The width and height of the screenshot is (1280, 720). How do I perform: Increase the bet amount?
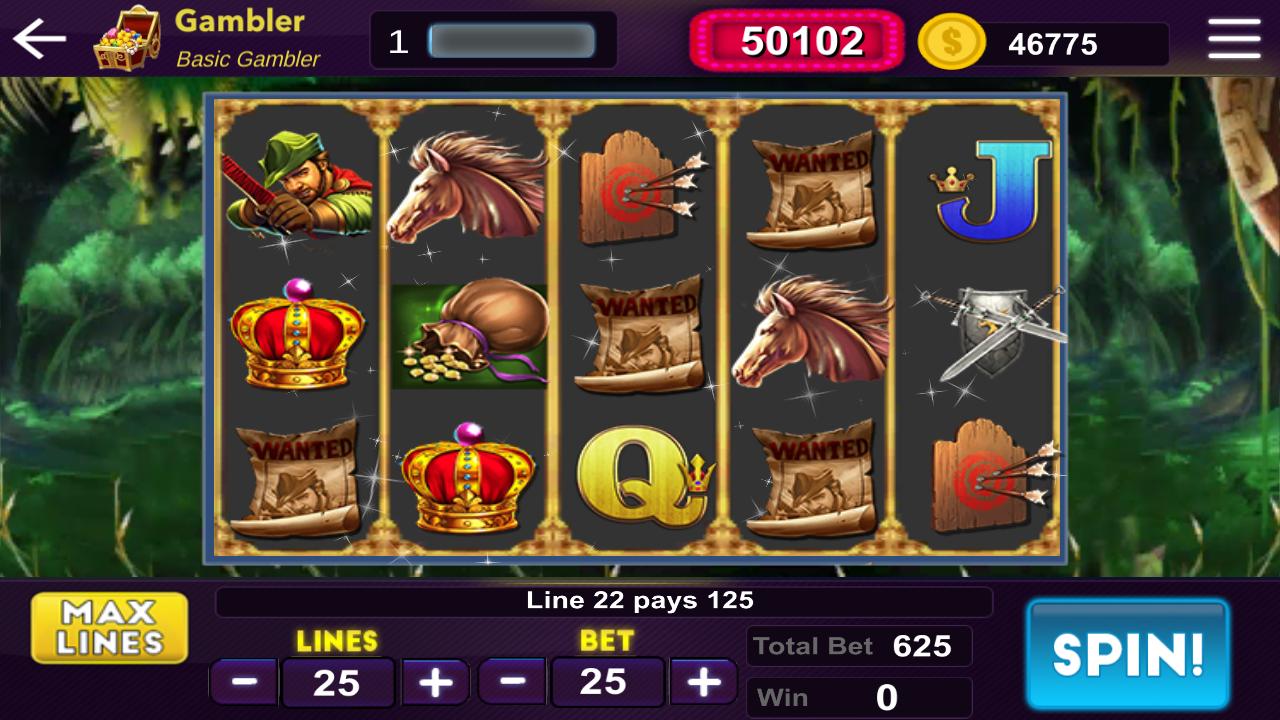tap(702, 682)
